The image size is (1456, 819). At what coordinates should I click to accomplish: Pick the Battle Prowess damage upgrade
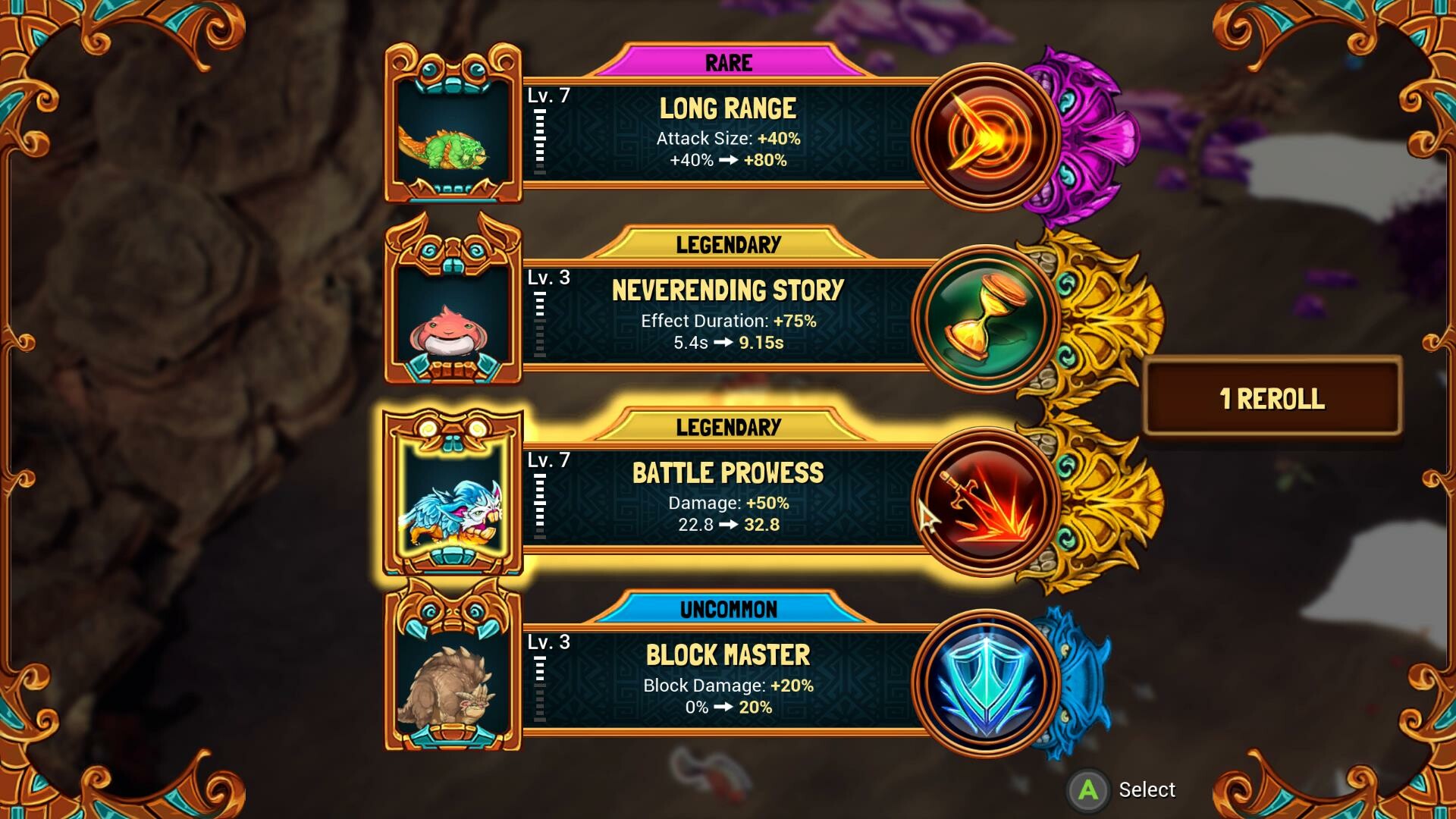[x=726, y=497]
